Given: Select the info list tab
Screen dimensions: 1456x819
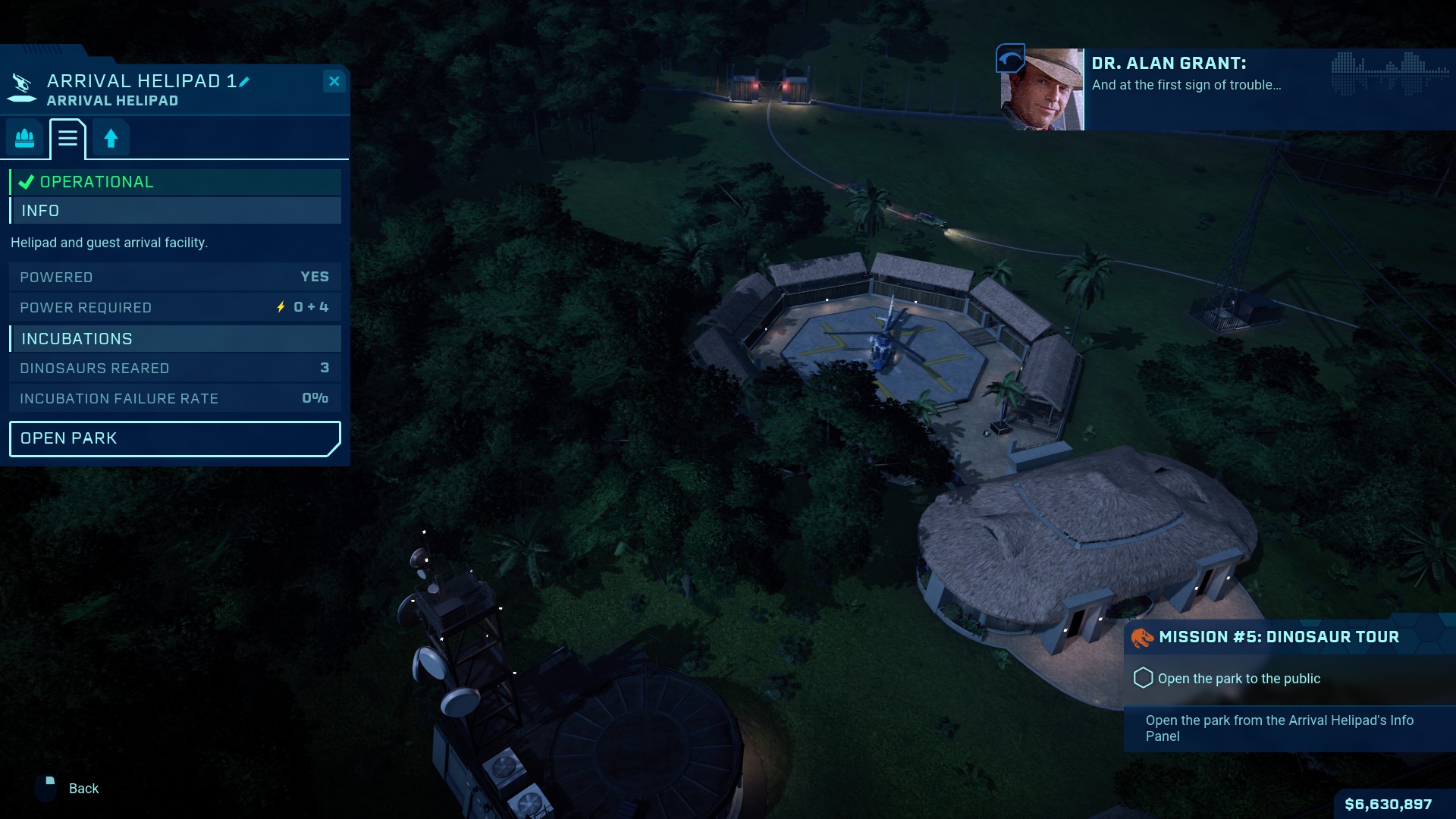Looking at the screenshot, I should coord(67,138).
